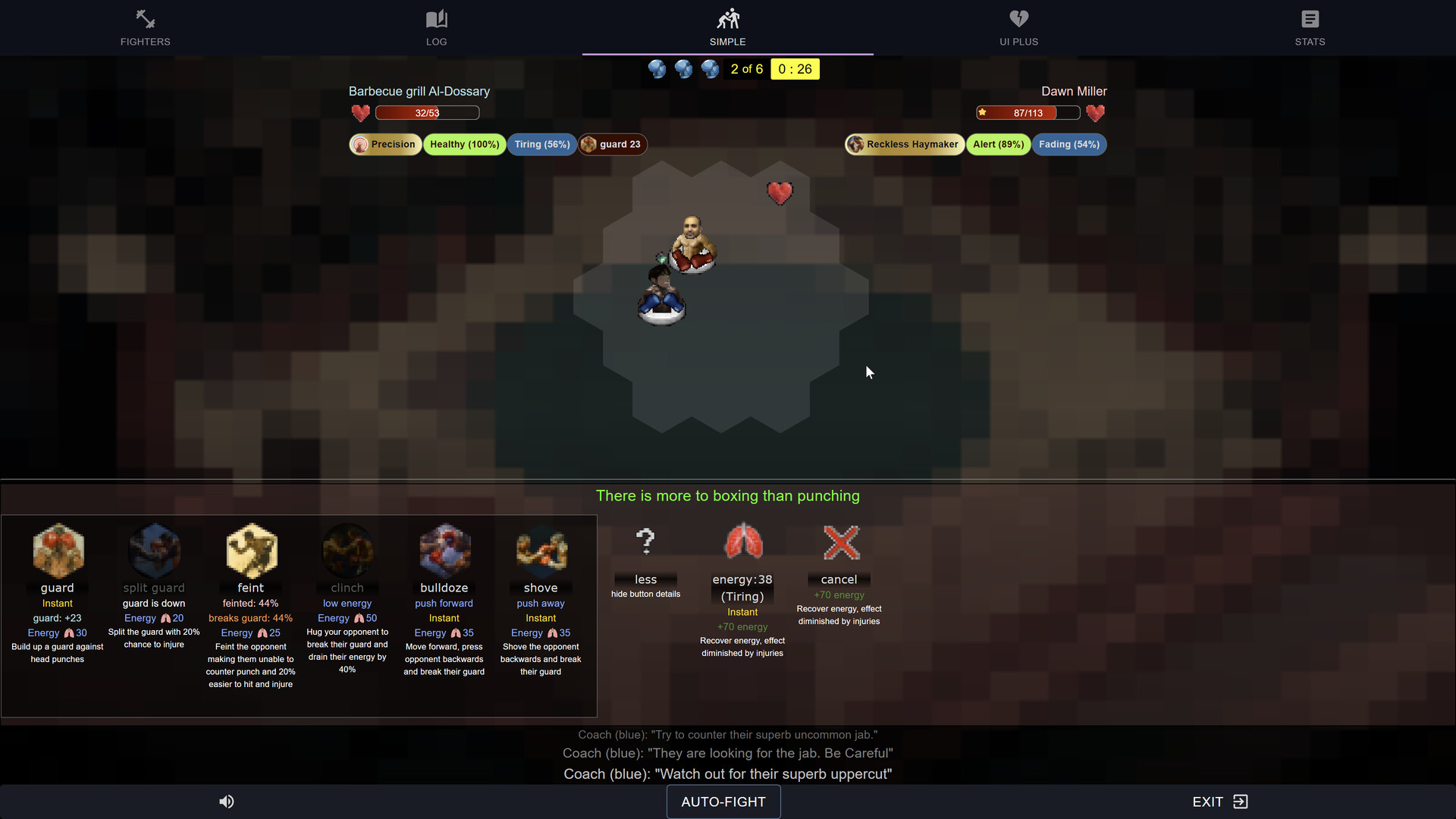1456x819 pixels.
Task: Exit the current fight
Action: coord(1219,802)
